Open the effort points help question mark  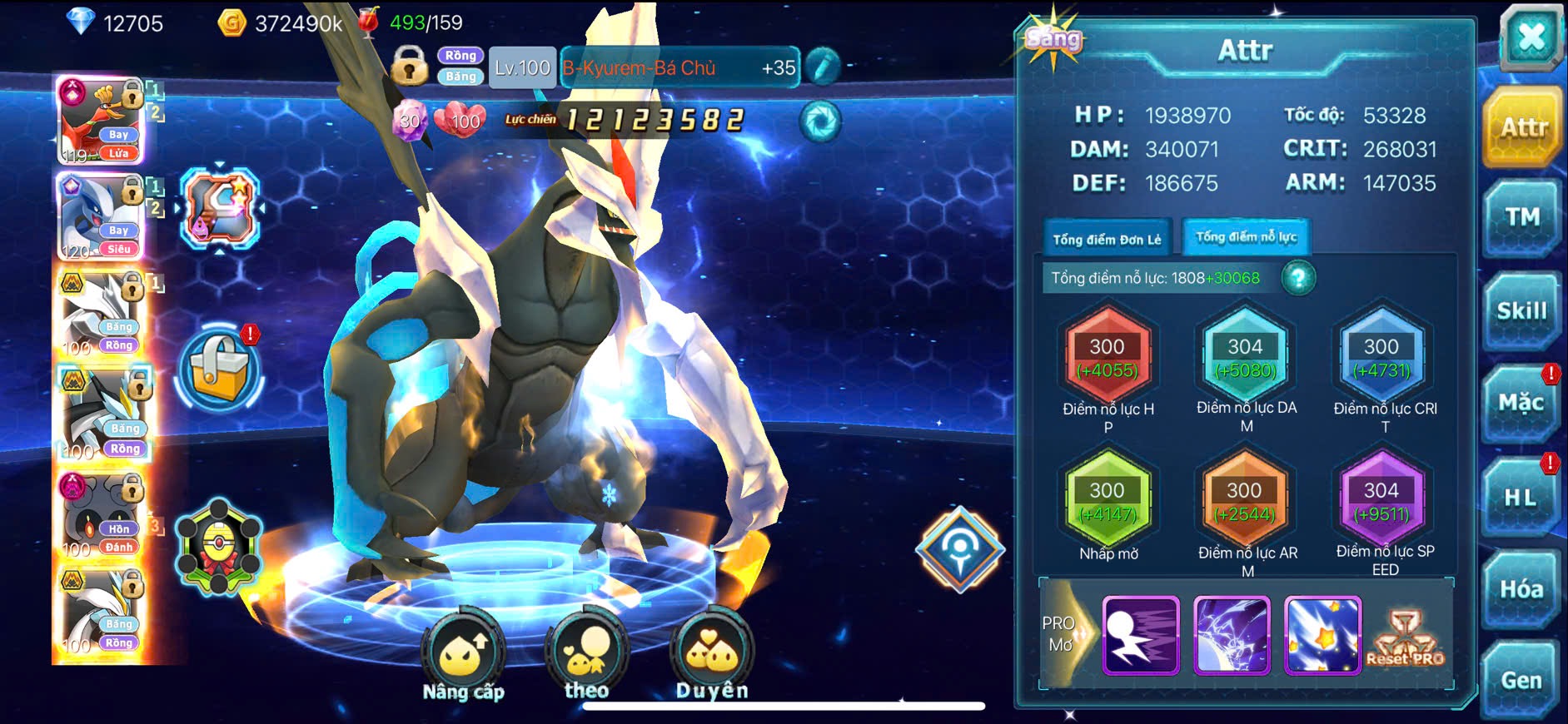tap(1298, 278)
